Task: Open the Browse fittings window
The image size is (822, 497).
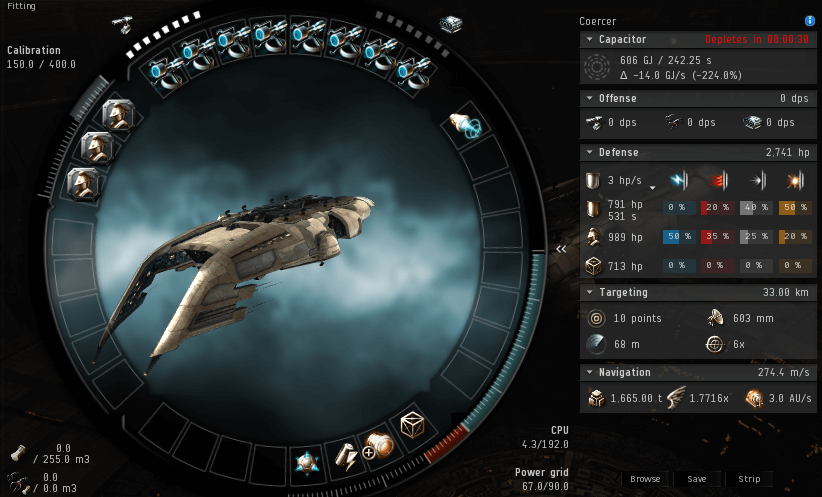Action: 645,479
